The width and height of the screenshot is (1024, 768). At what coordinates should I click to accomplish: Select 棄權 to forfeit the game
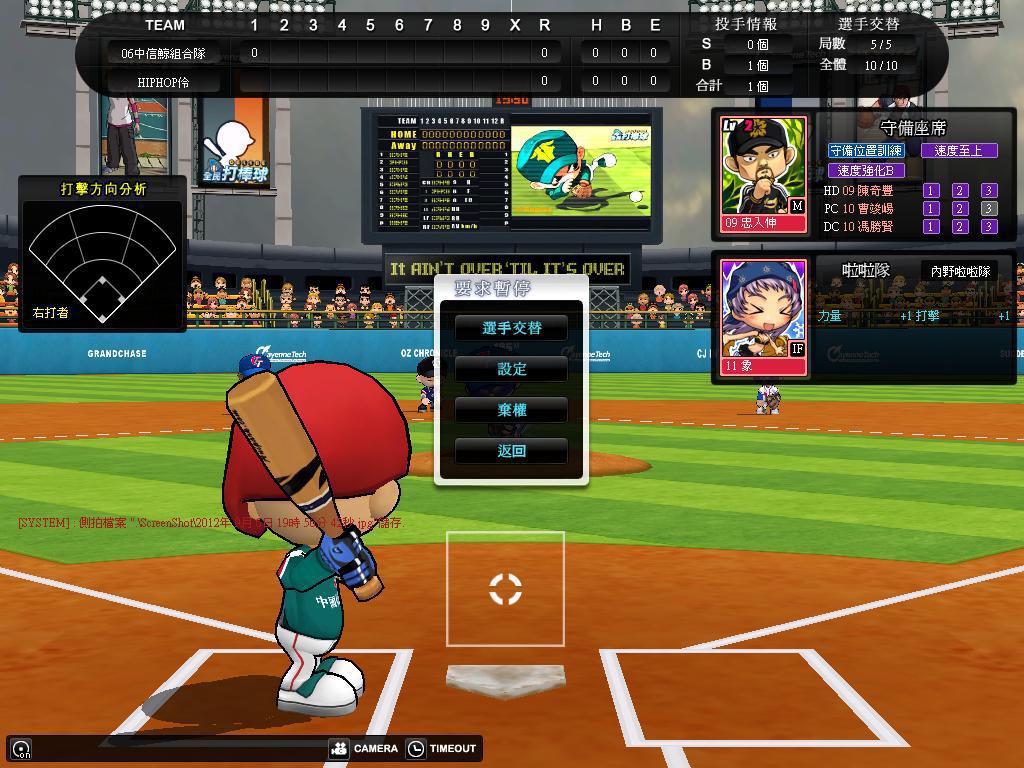click(x=511, y=410)
